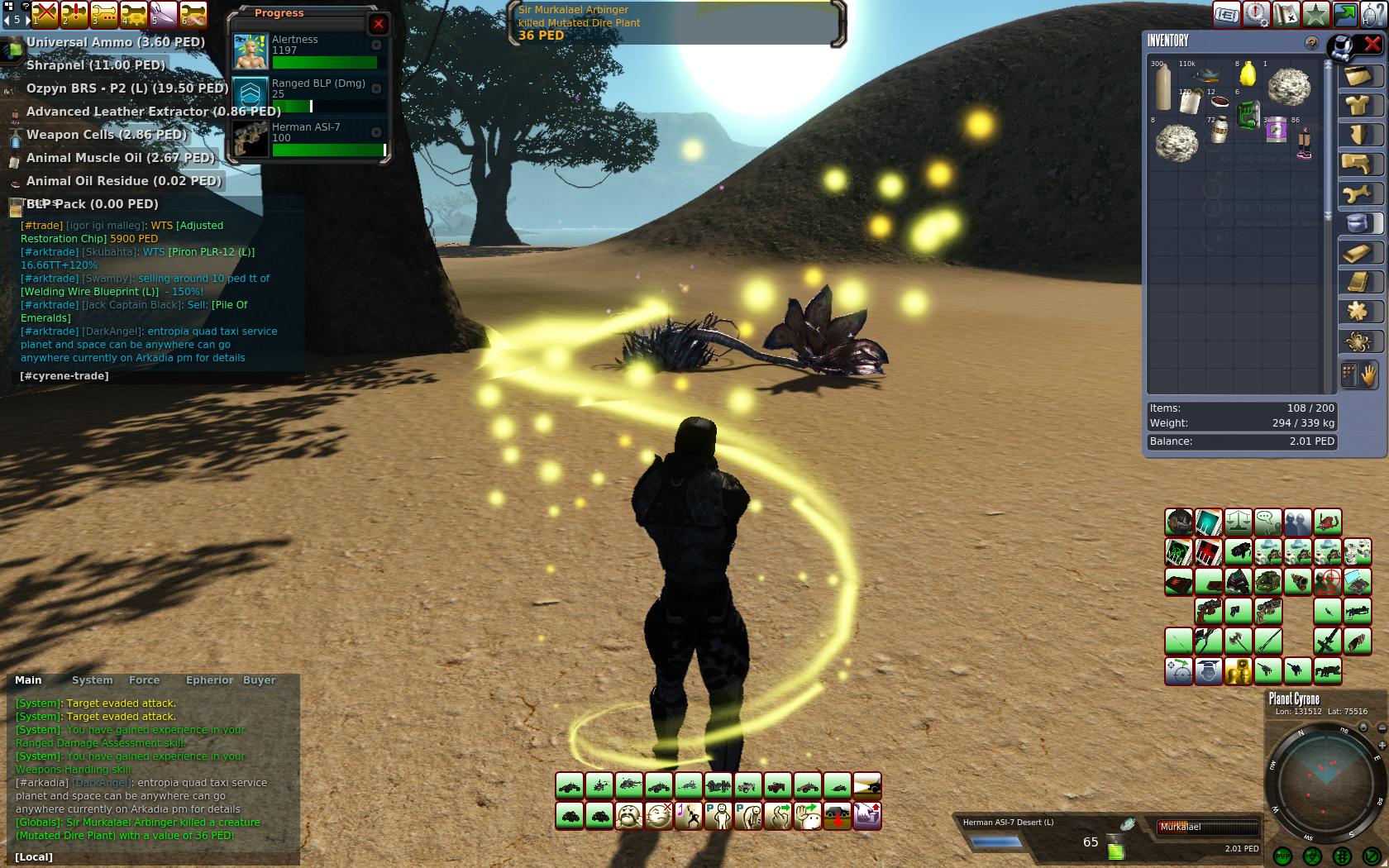
Task: Close the Progress panel
Action: pyautogui.click(x=379, y=24)
